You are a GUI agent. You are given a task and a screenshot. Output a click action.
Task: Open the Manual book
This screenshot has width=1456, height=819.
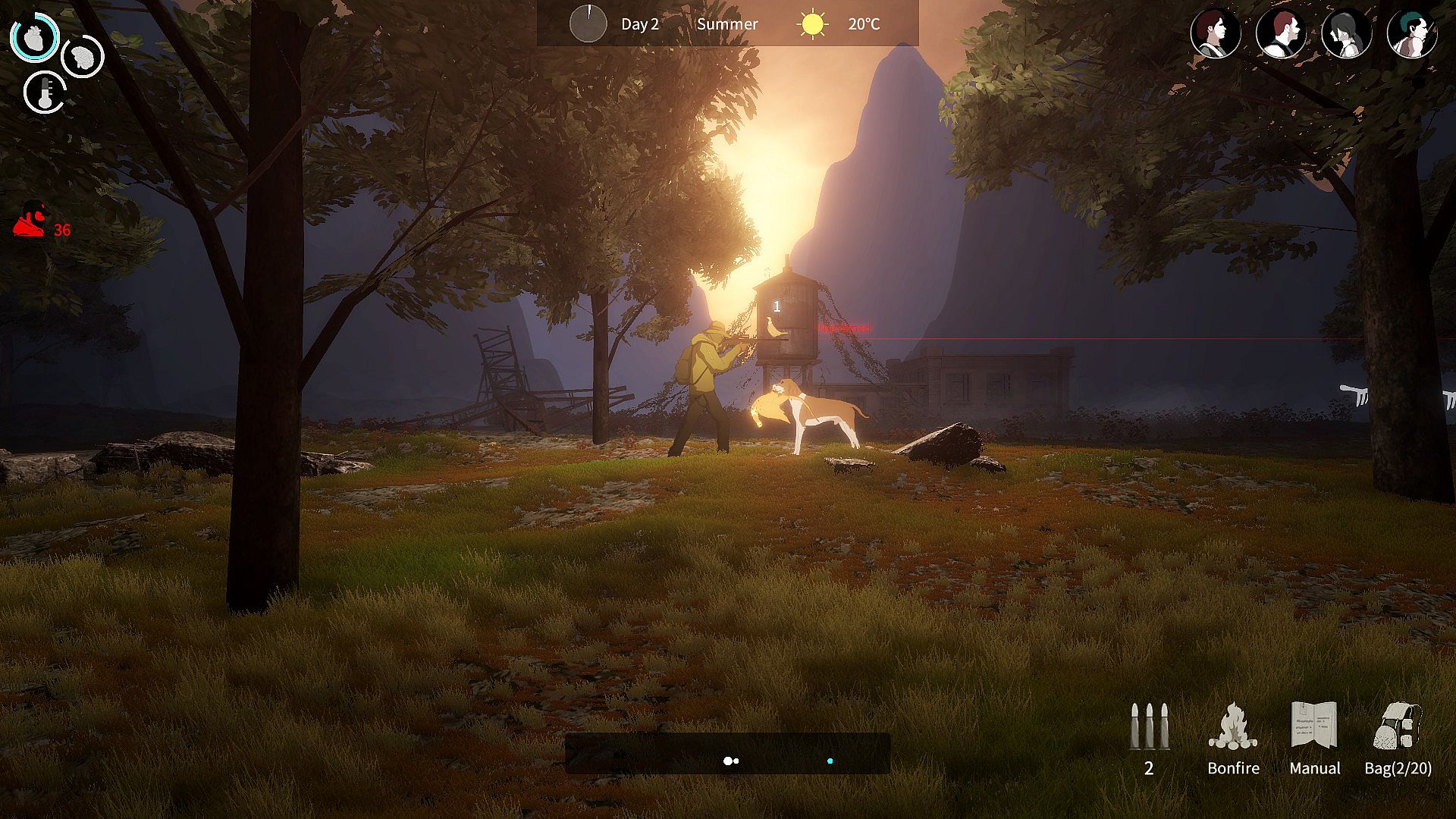click(1314, 726)
